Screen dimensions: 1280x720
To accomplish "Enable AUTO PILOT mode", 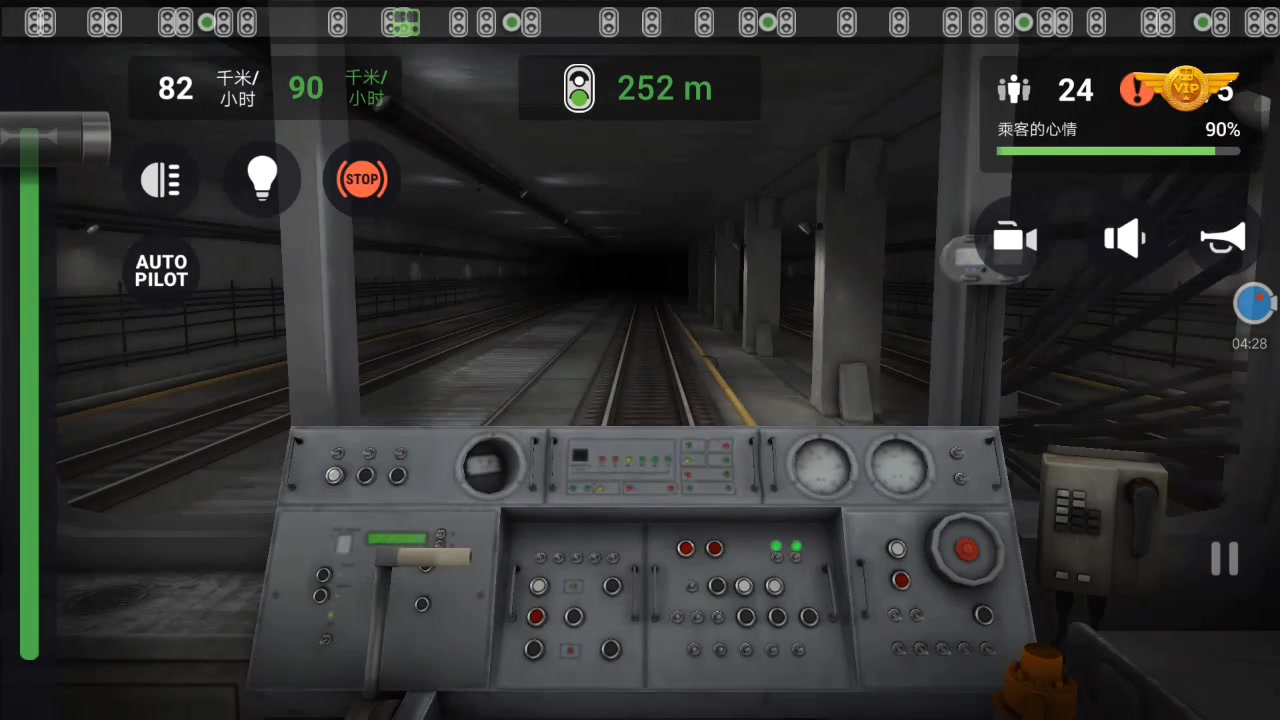I will click(161, 271).
